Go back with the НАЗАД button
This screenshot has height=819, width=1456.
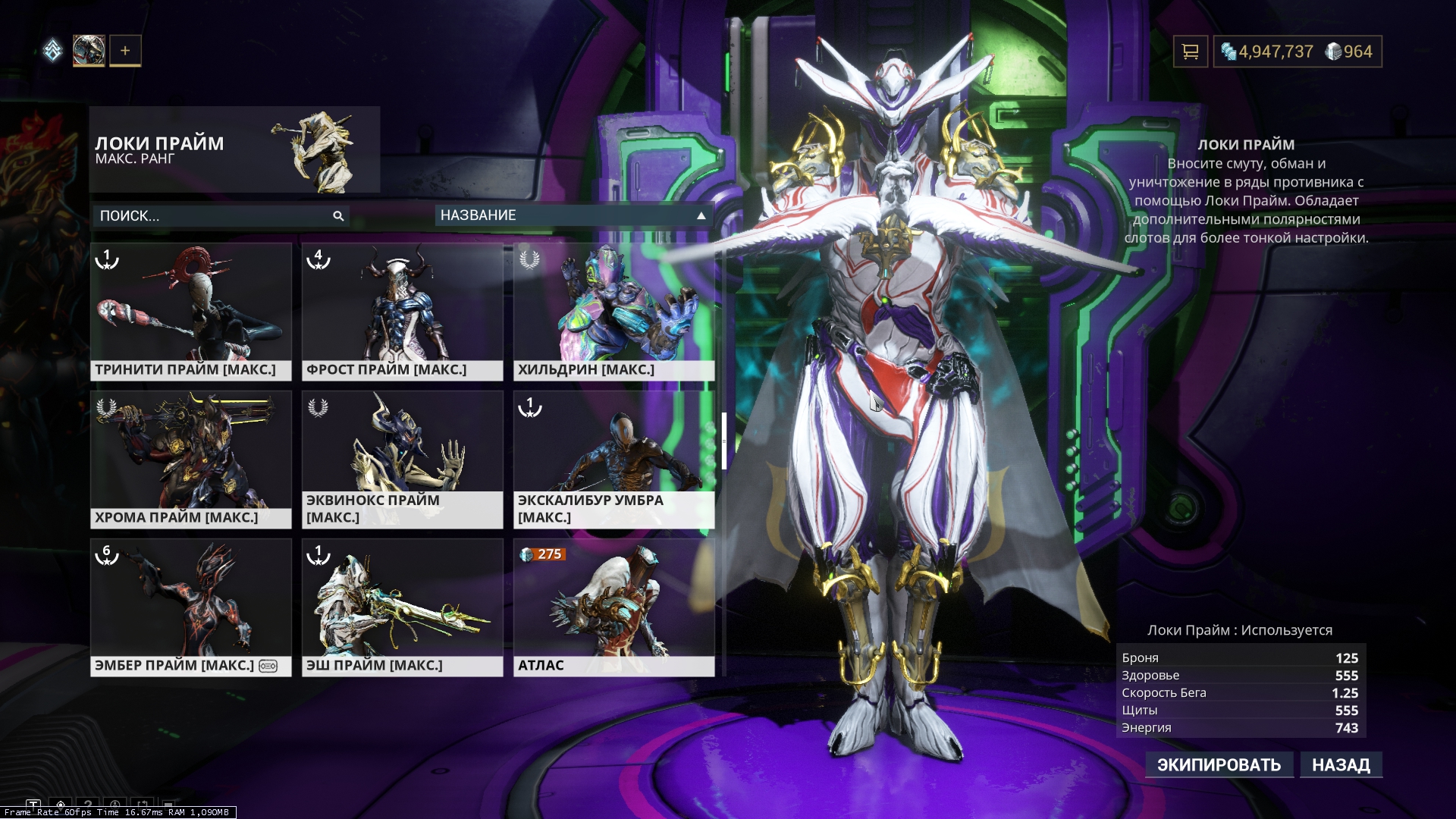click(1341, 764)
